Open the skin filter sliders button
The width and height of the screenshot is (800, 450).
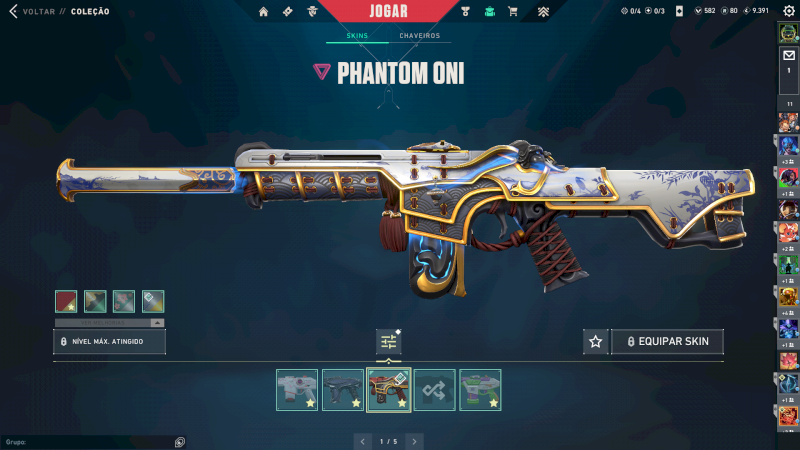pyautogui.click(x=389, y=342)
